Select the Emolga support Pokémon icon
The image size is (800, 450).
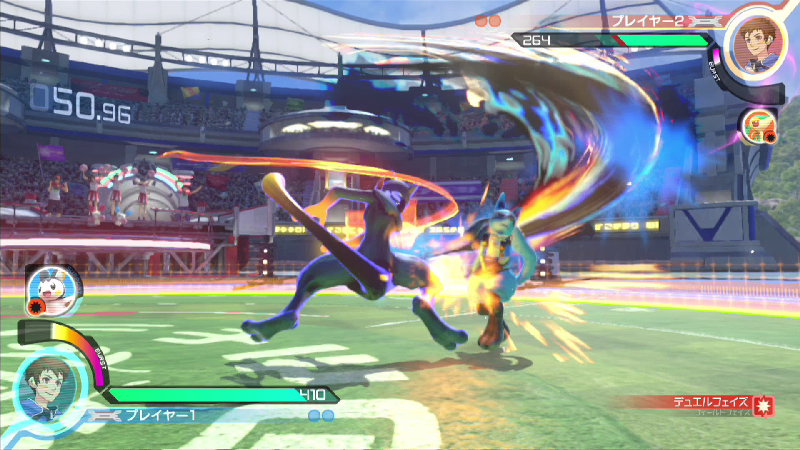pos(41,287)
